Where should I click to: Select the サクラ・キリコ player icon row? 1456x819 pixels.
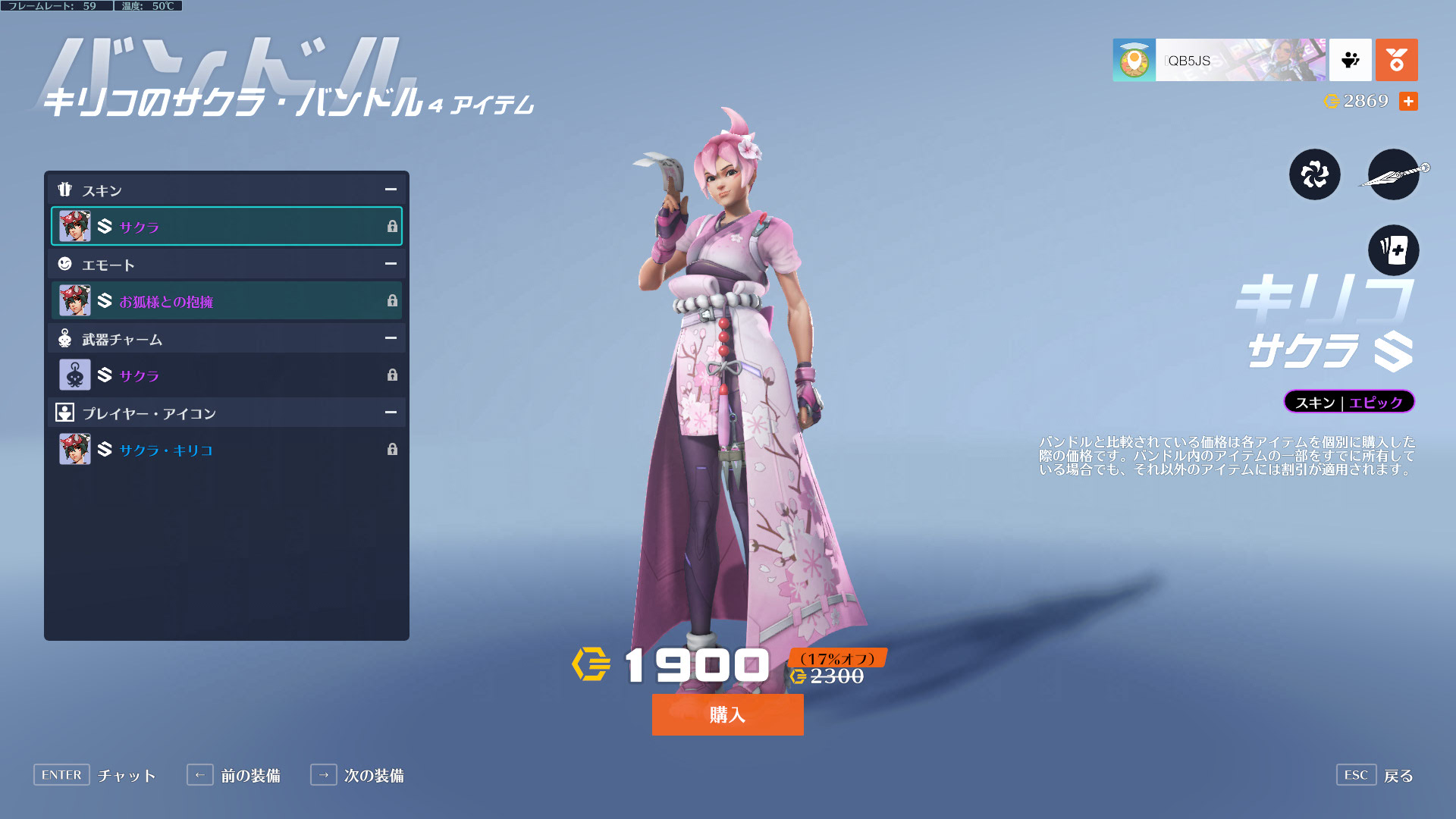[226, 450]
